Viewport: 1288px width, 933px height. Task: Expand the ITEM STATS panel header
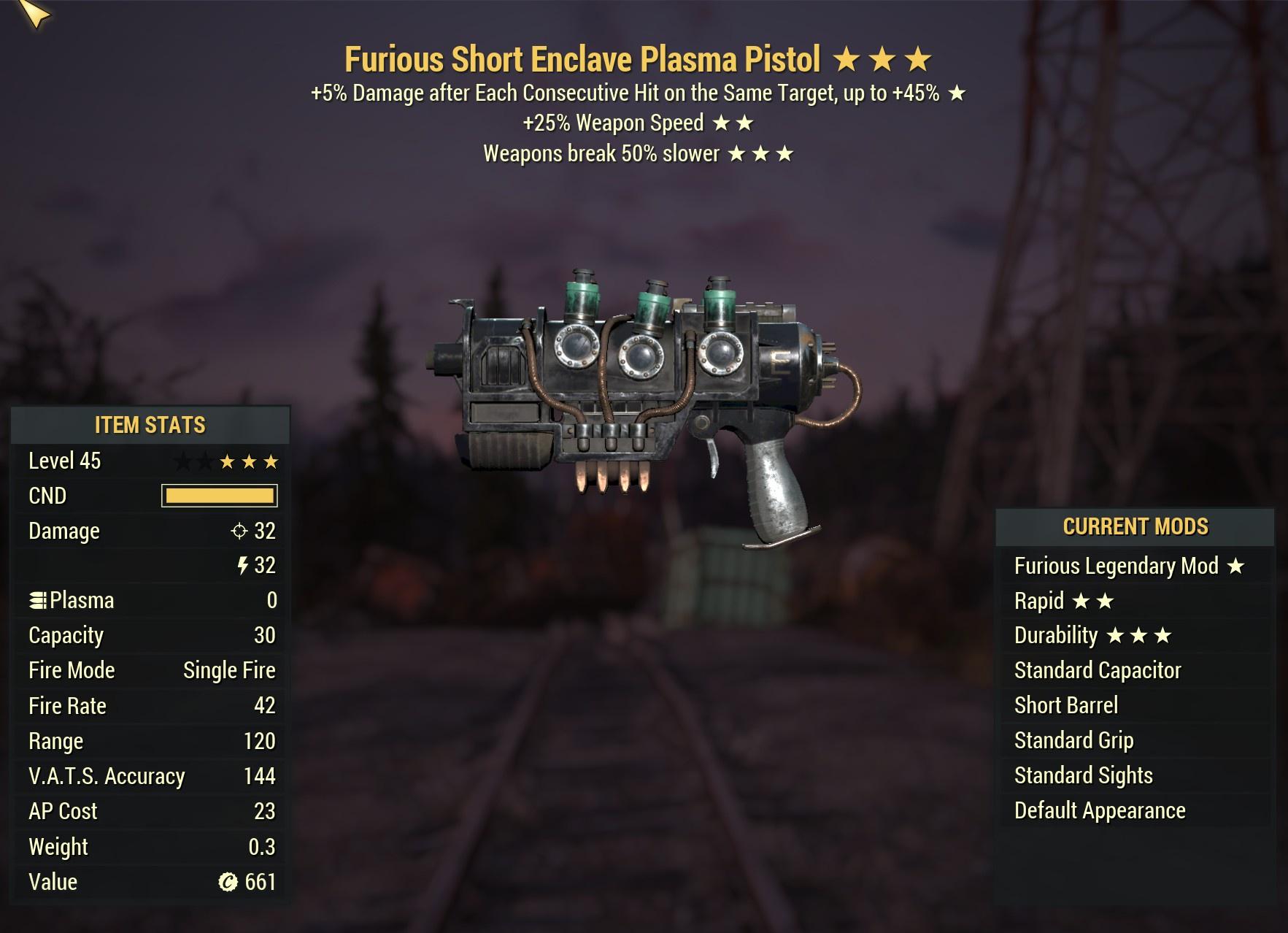[x=148, y=424]
